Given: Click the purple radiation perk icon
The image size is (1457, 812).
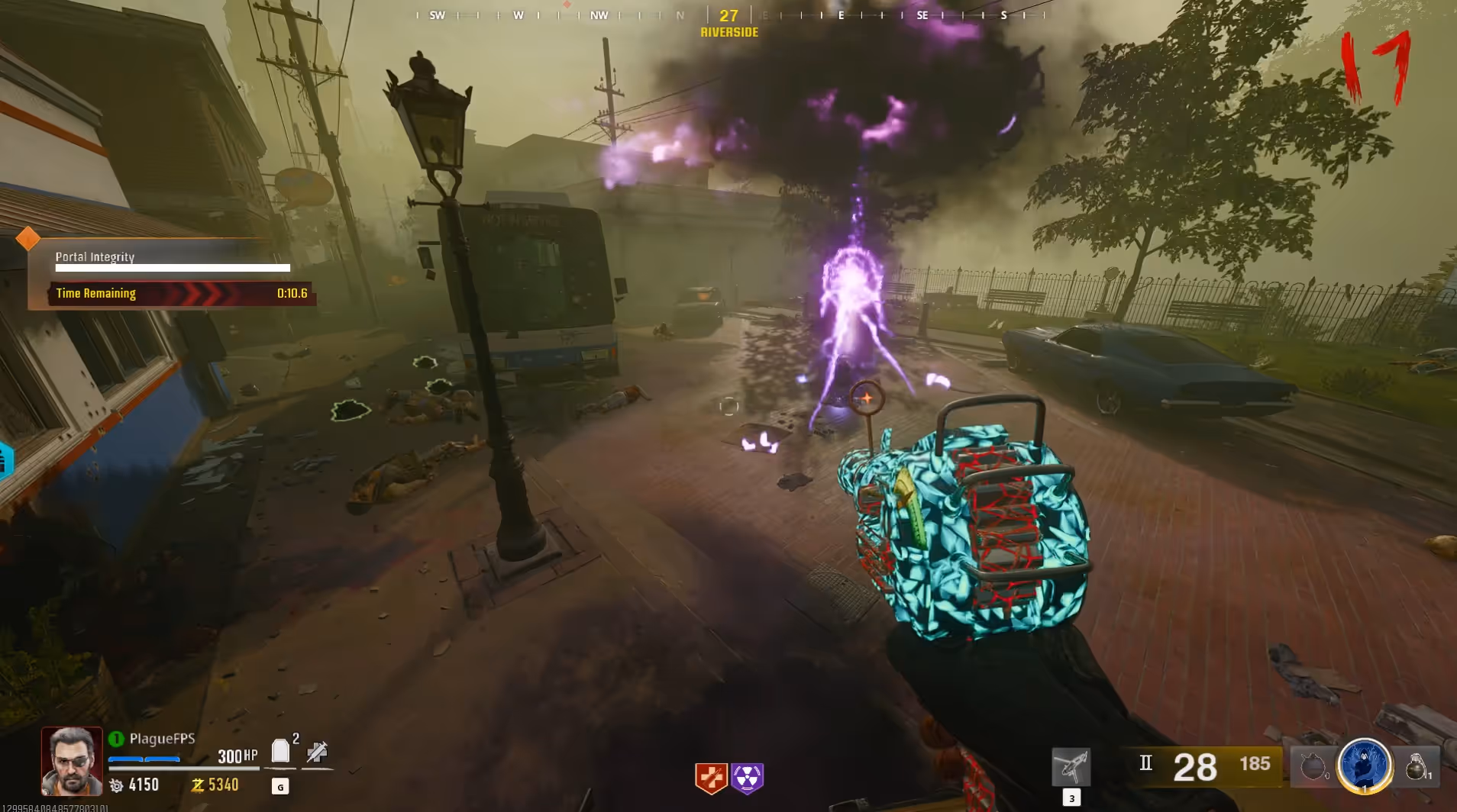Looking at the screenshot, I should point(747,778).
